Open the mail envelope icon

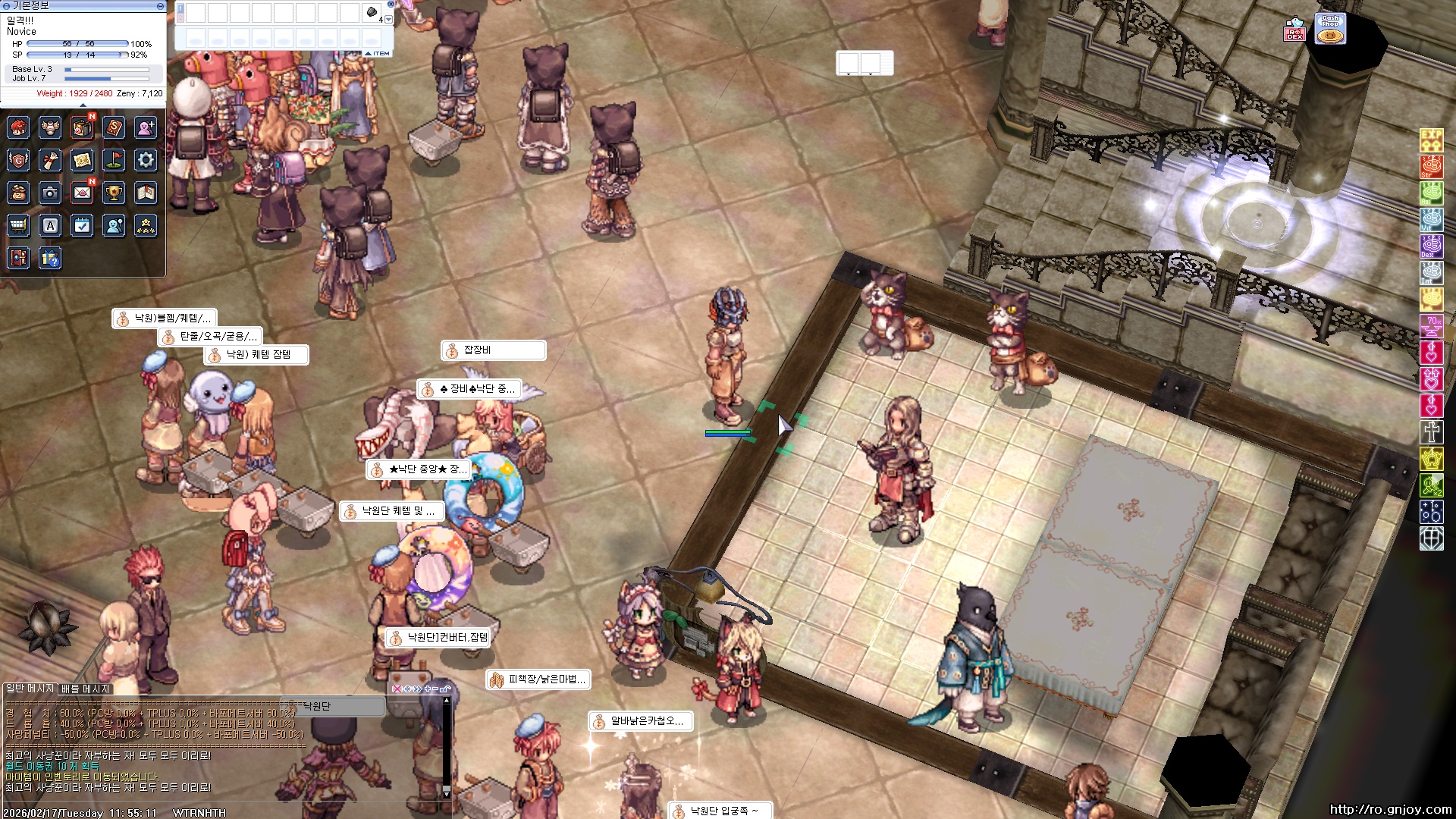tap(82, 193)
